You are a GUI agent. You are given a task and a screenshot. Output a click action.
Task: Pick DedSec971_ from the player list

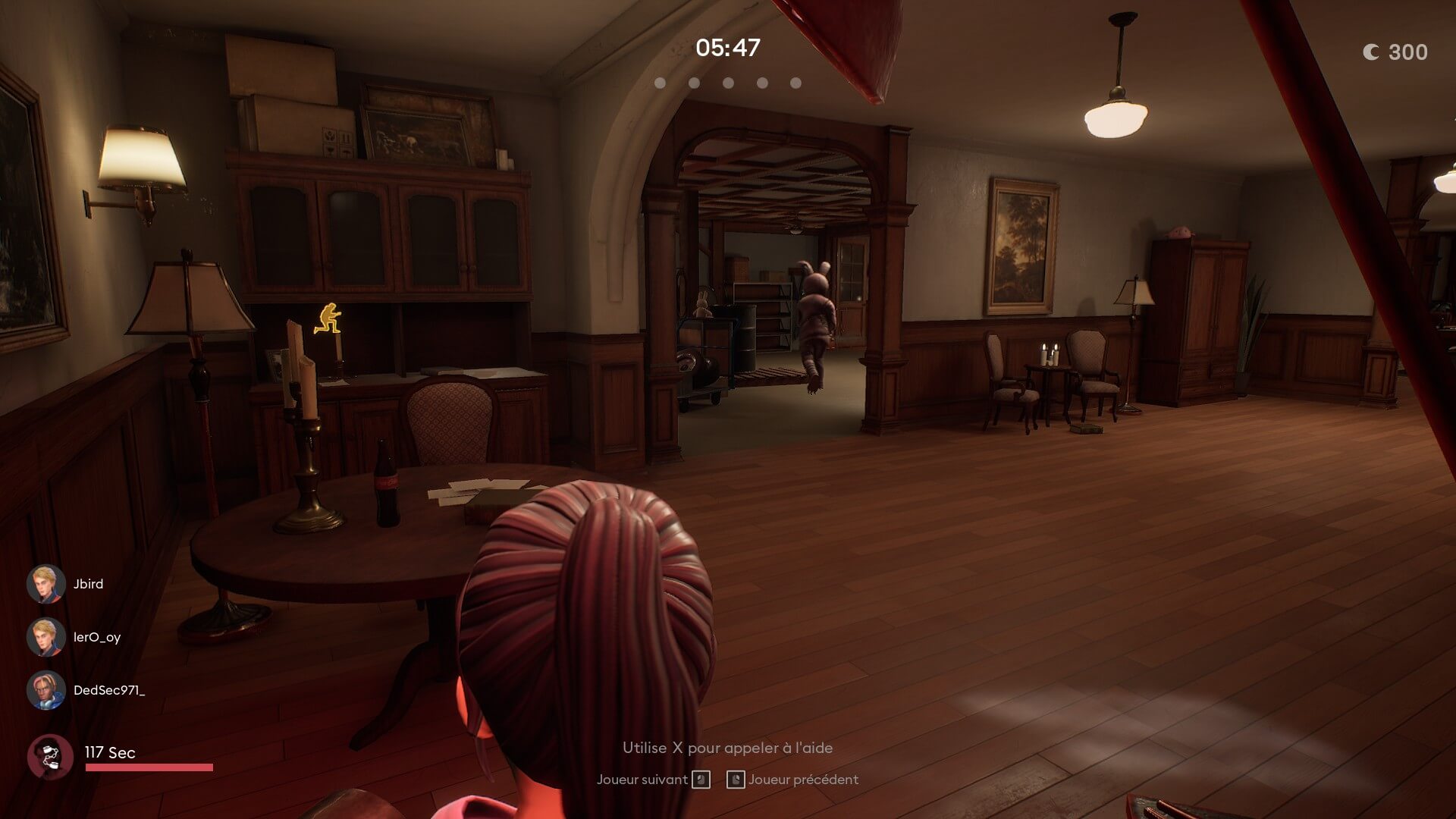pyautogui.click(x=108, y=690)
